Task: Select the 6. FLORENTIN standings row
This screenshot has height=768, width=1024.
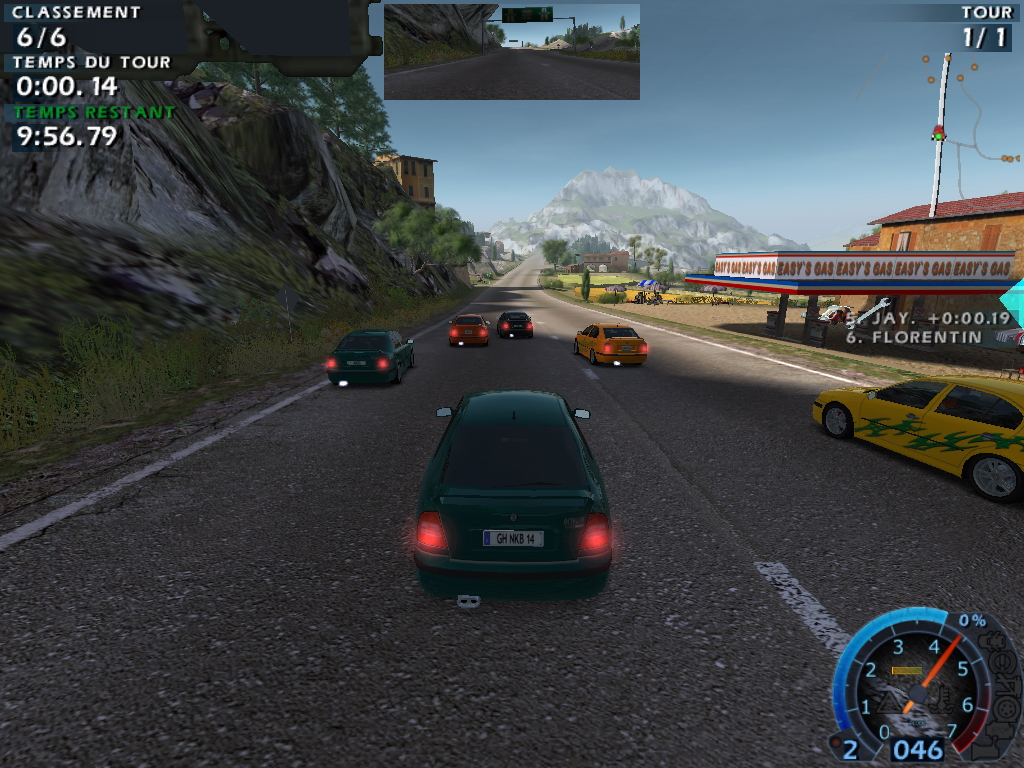Action: pyautogui.click(x=926, y=337)
